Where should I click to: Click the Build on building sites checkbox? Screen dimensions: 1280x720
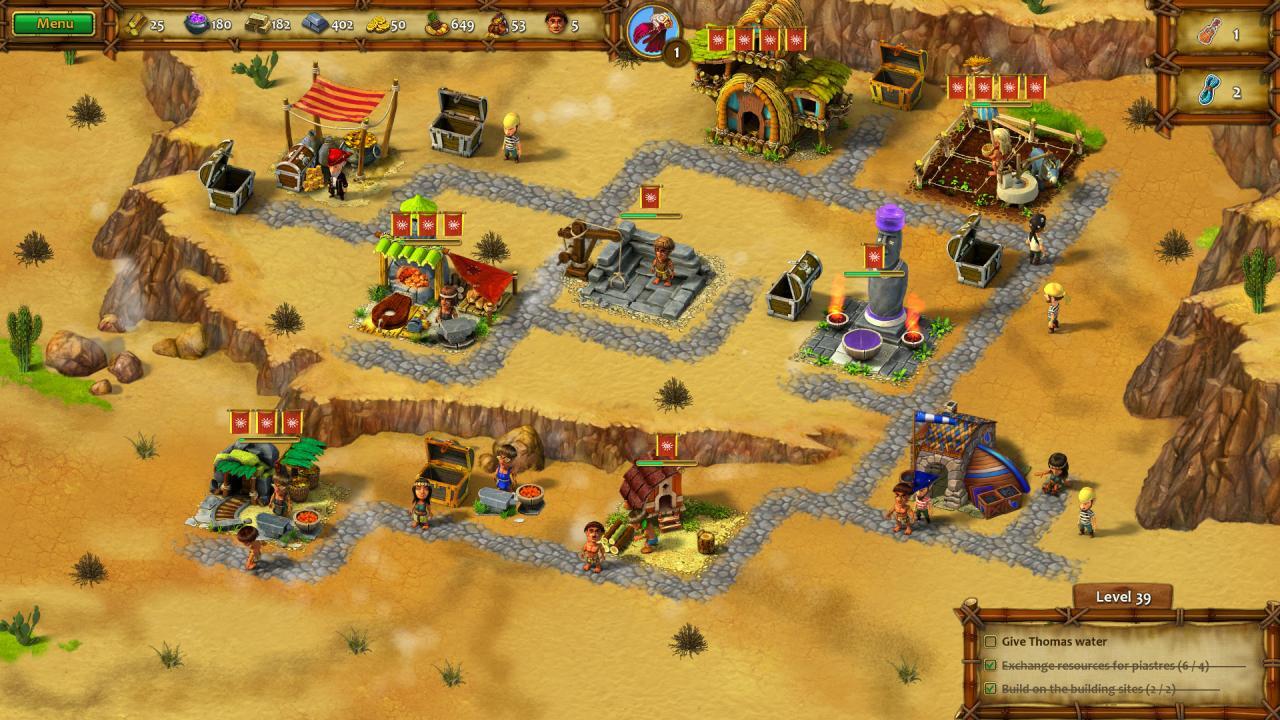coord(989,687)
